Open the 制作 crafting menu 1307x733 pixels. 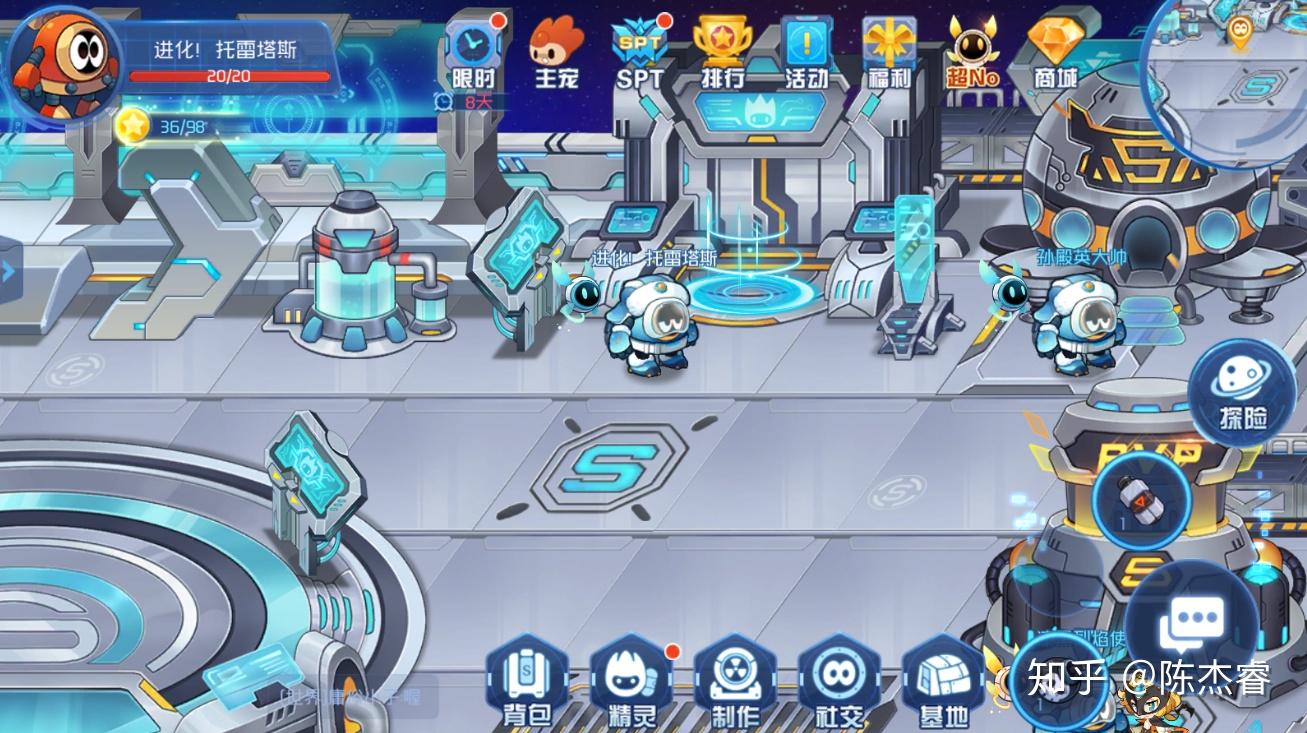coord(735,682)
